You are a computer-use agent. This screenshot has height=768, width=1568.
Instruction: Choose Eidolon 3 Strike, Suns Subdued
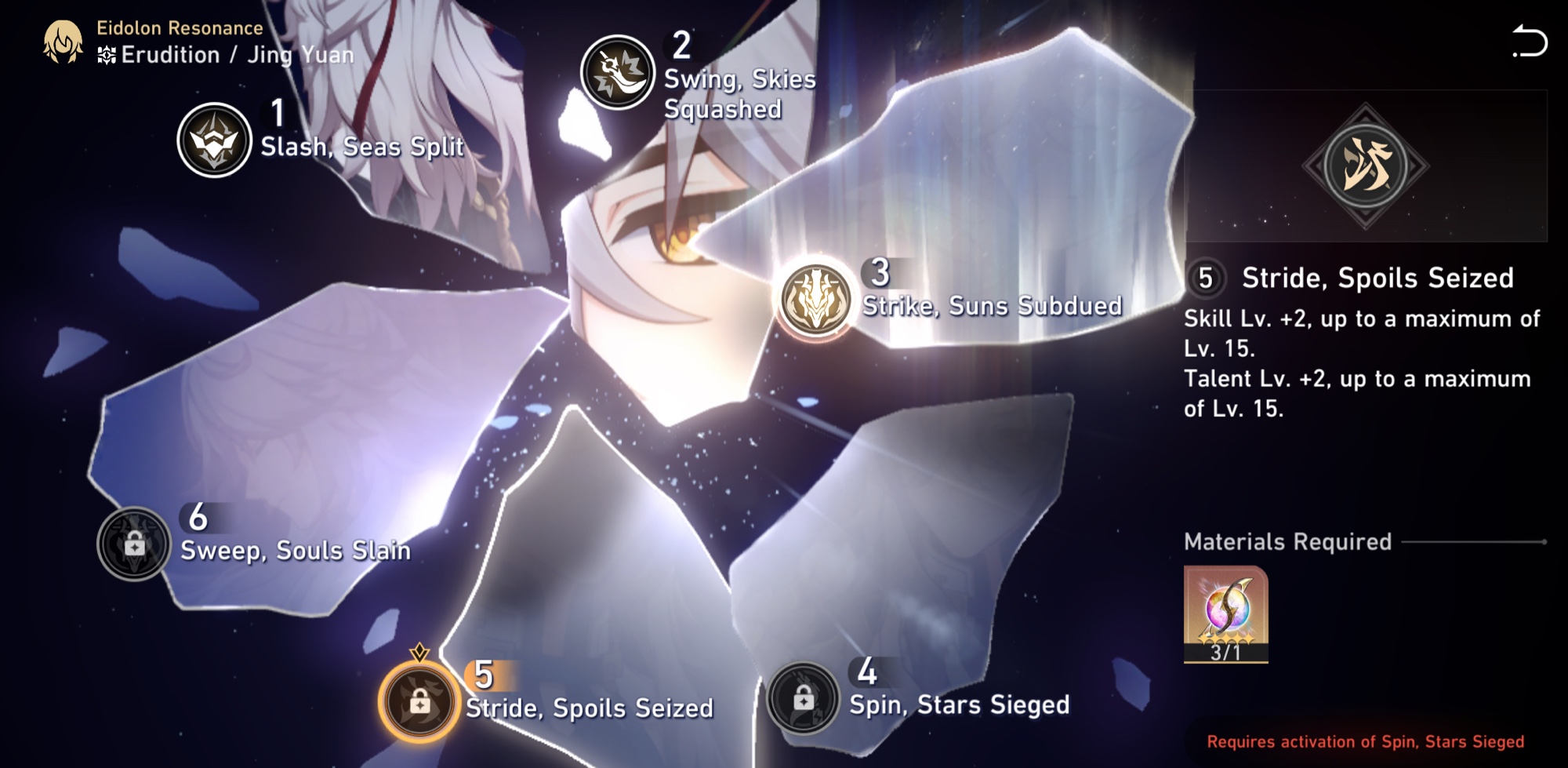pyautogui.click(x=816, y=299)
